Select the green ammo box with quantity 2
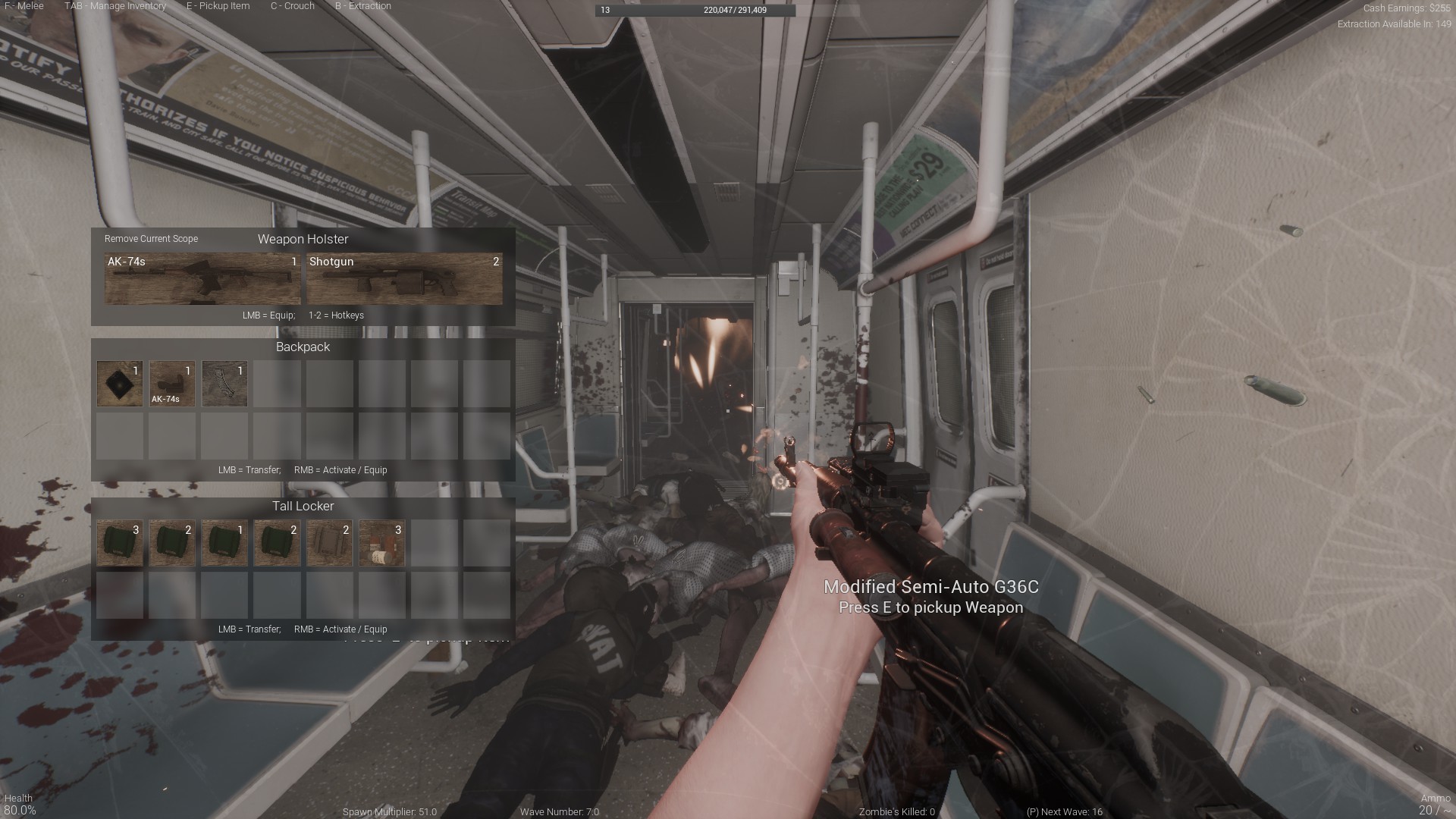 (171, 542)
